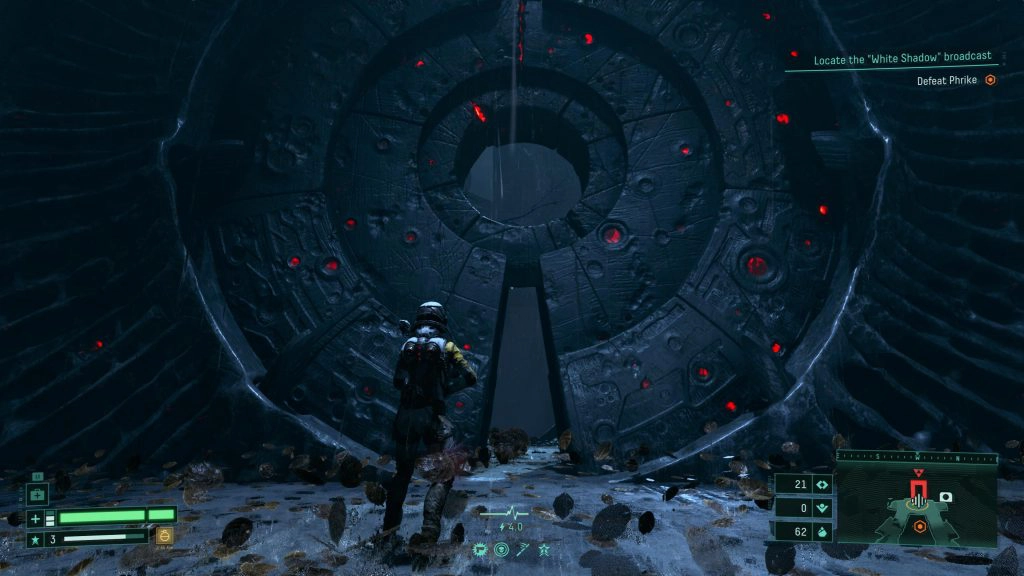This screenshot has height=576, width=1024.
Task: Click the weapon proficiency star icon
Action: pyautogui.click(x=35, y=539)
